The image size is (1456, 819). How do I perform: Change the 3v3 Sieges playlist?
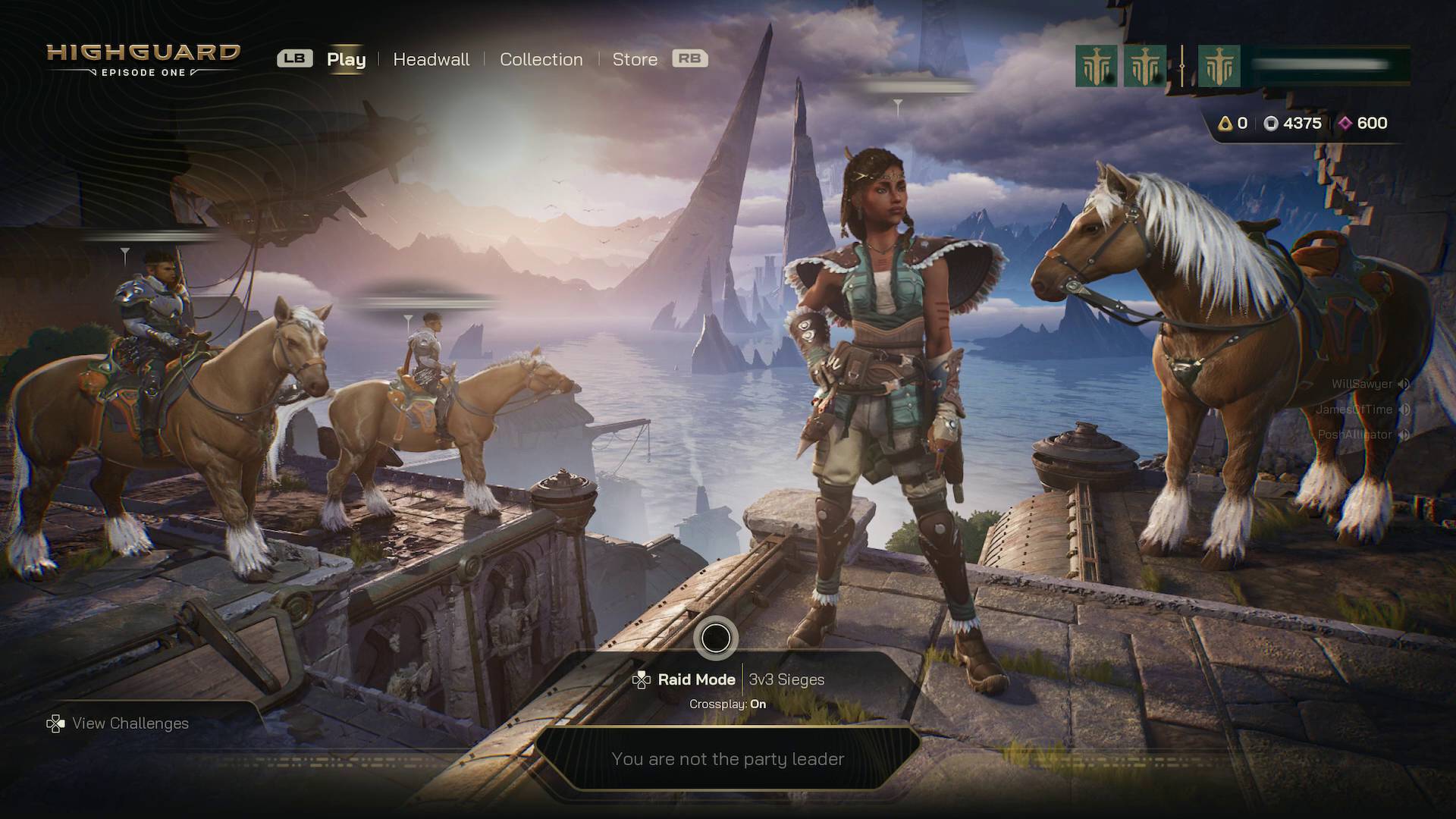click(786, 679)
